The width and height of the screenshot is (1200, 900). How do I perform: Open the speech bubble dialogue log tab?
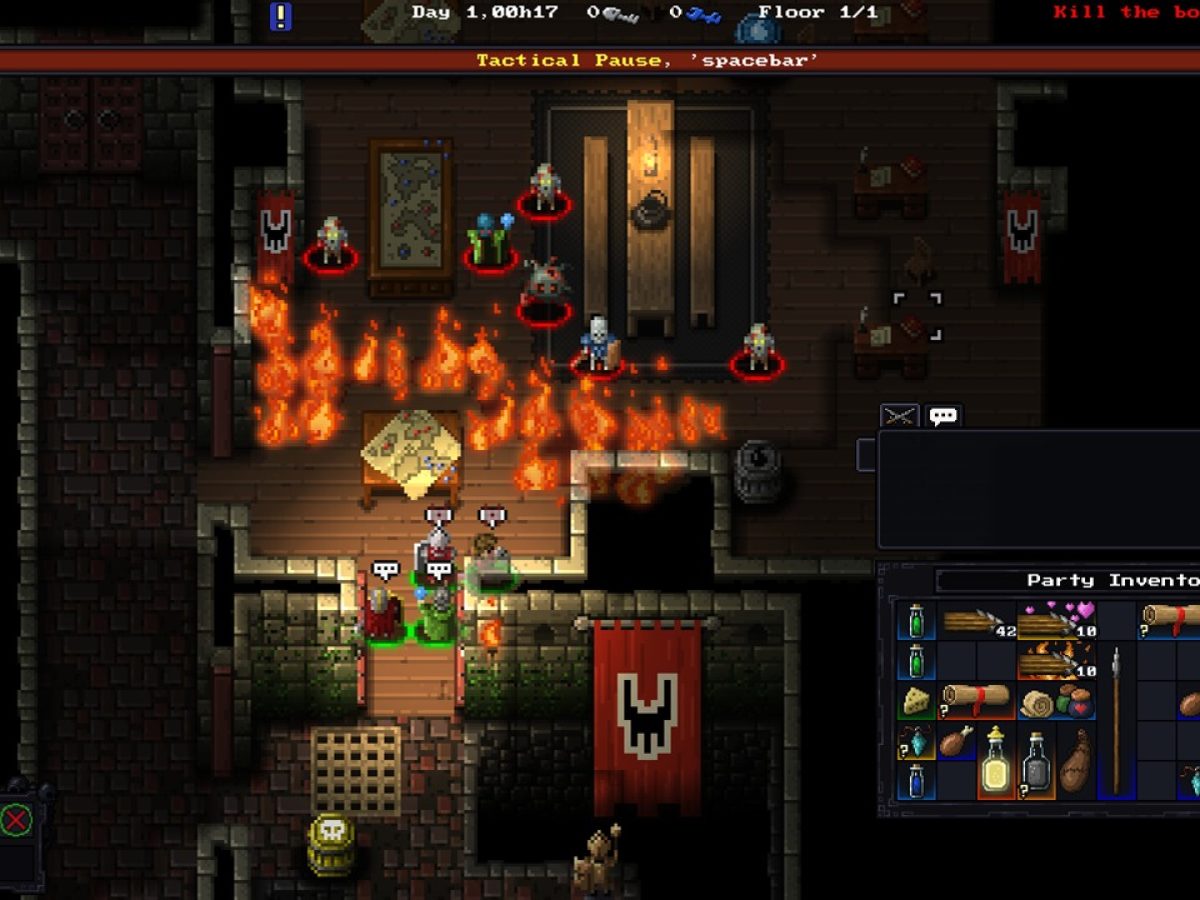943,416
